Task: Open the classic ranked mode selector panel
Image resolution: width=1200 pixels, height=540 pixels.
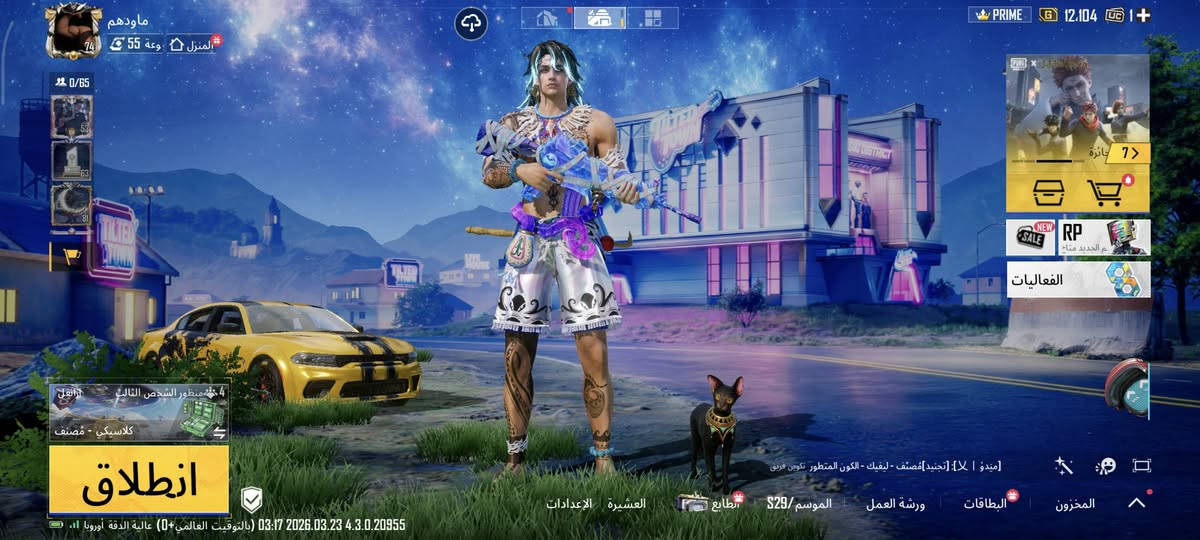Action: 139,412
